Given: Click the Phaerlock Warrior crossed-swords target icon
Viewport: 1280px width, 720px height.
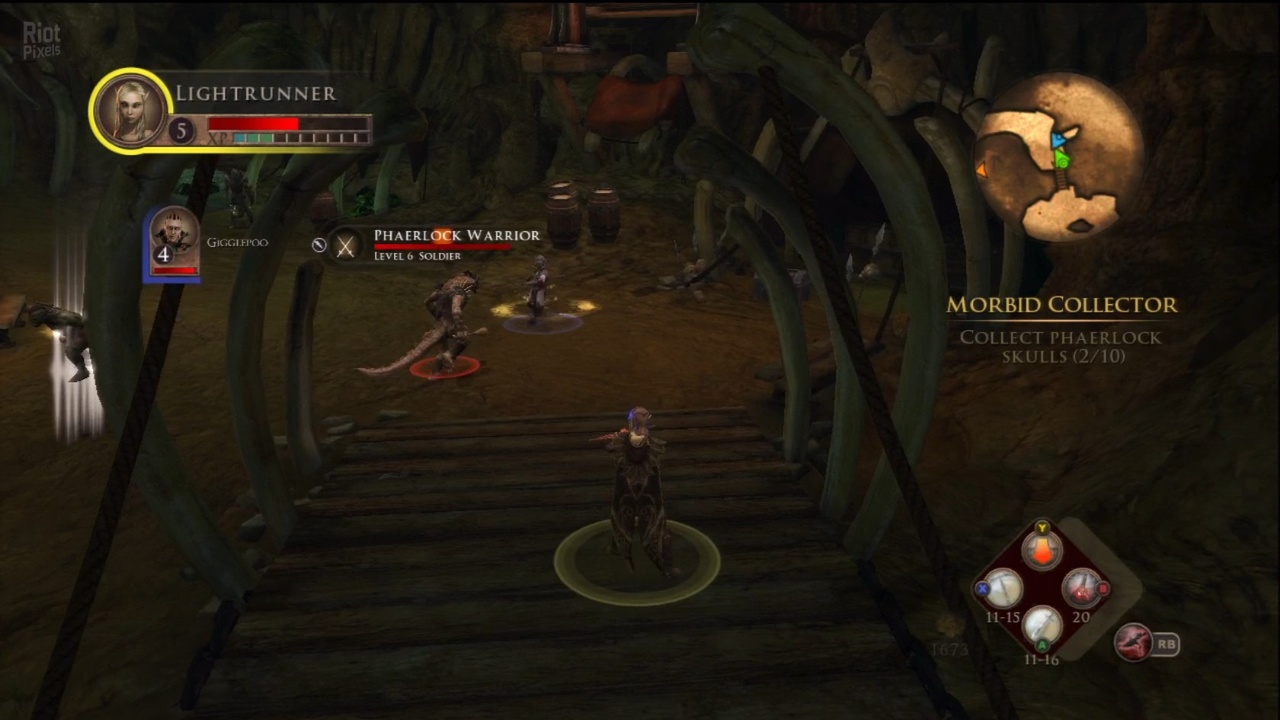Looking at the screenshot, I should click(345, 246).
